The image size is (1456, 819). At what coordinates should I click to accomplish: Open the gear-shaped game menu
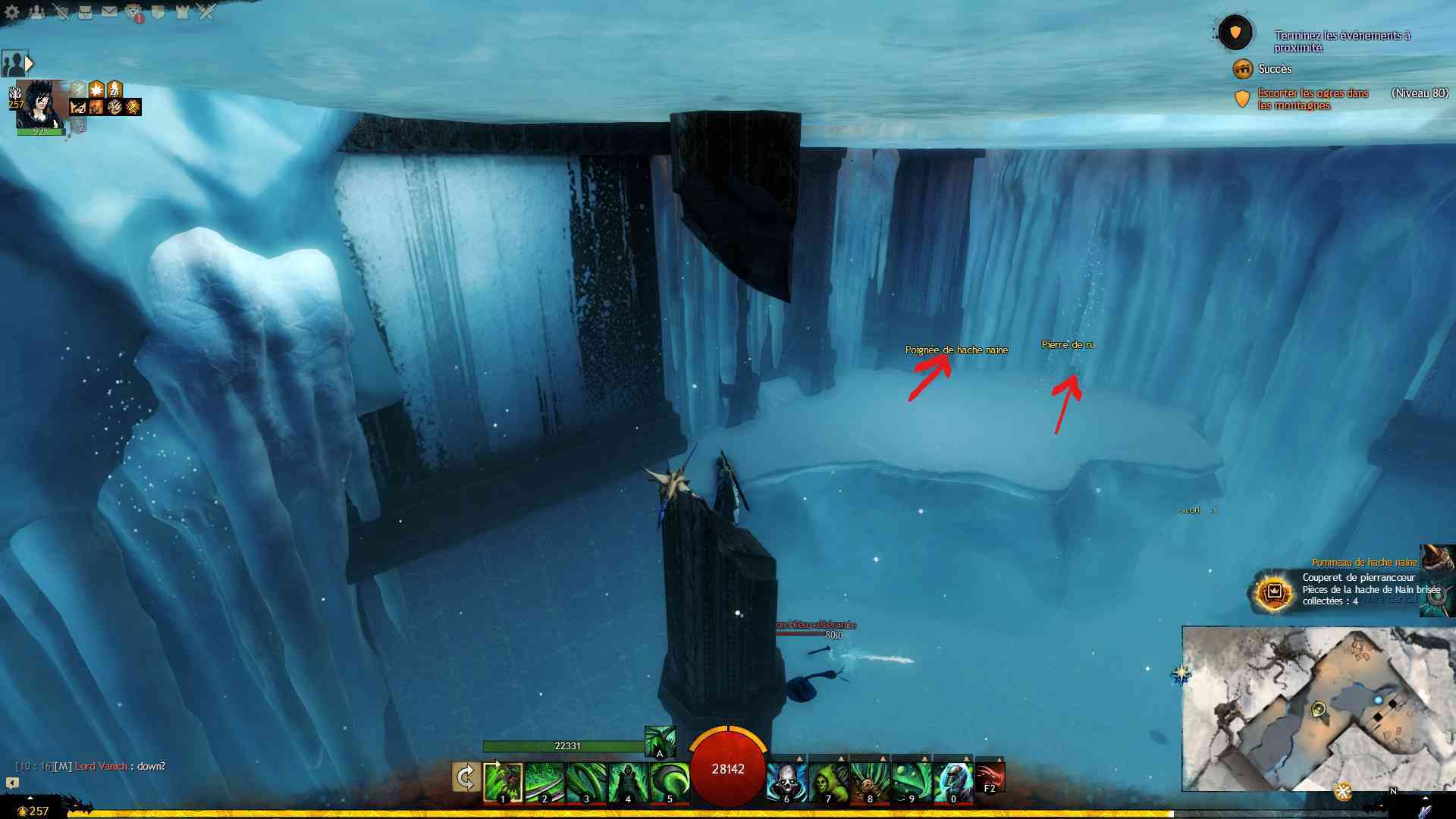coord(12,12)
